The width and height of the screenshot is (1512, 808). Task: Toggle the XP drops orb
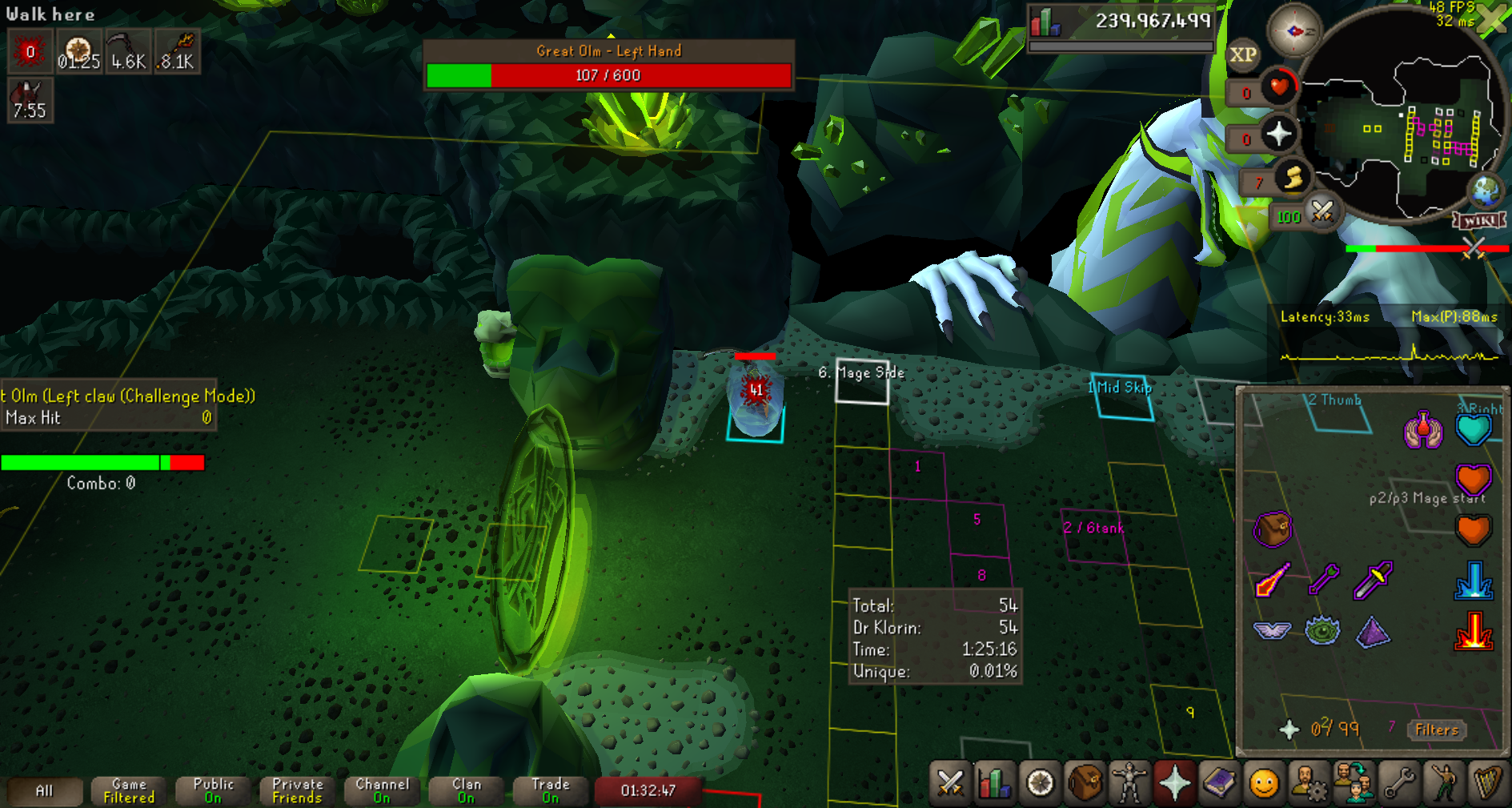pyautogui.click(x=1242, y=54)
